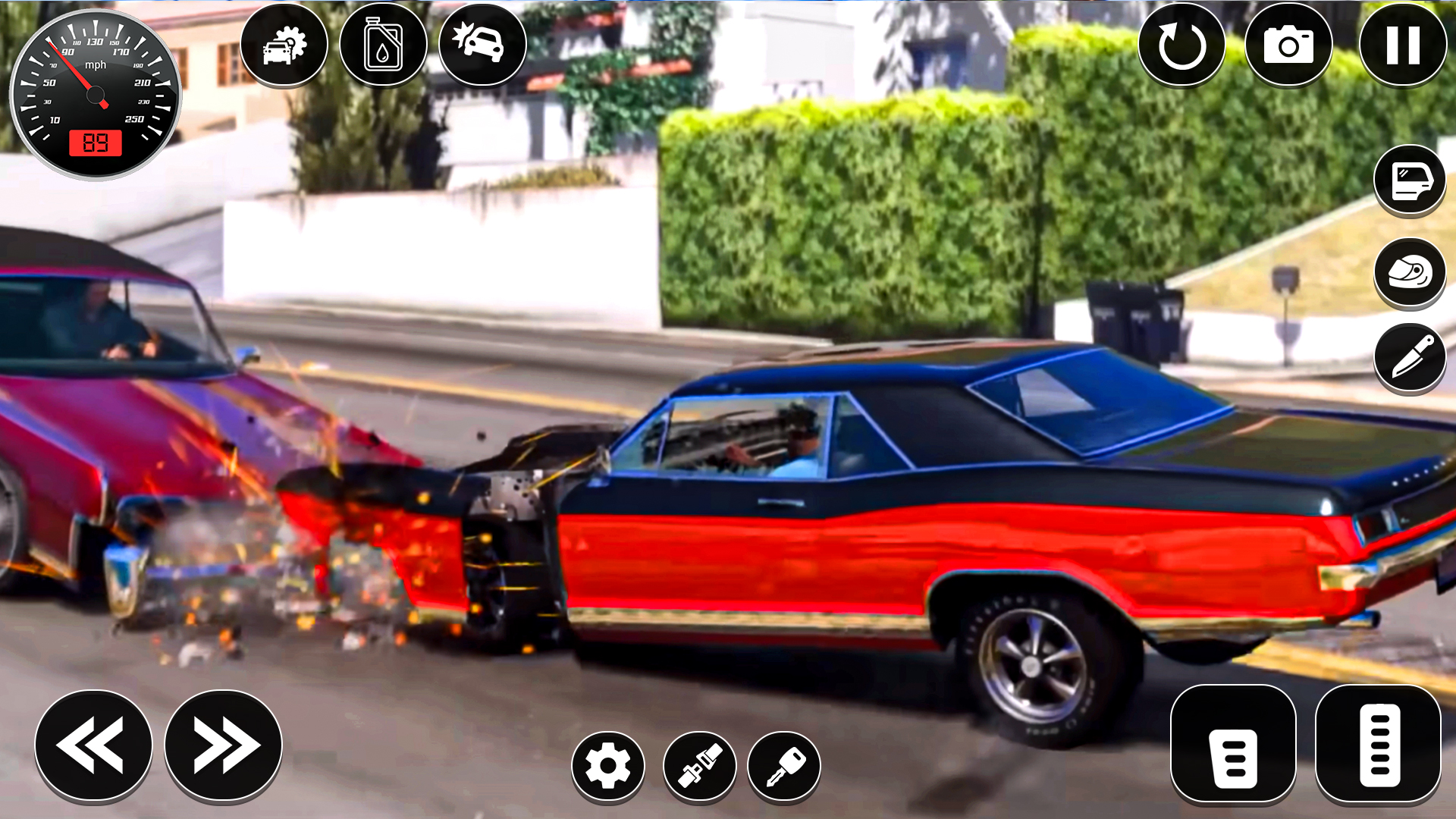This screenshot has width=1456, height=819.
Task: Toggle the seatbelt on
Action: point(698,766)
